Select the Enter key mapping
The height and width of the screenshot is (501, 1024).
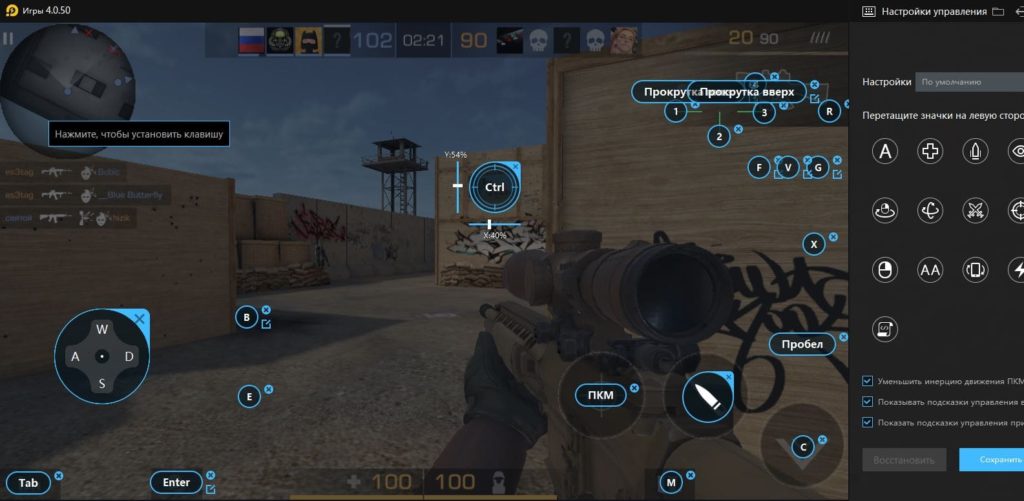pyautogui.click(x=176, y=482)
